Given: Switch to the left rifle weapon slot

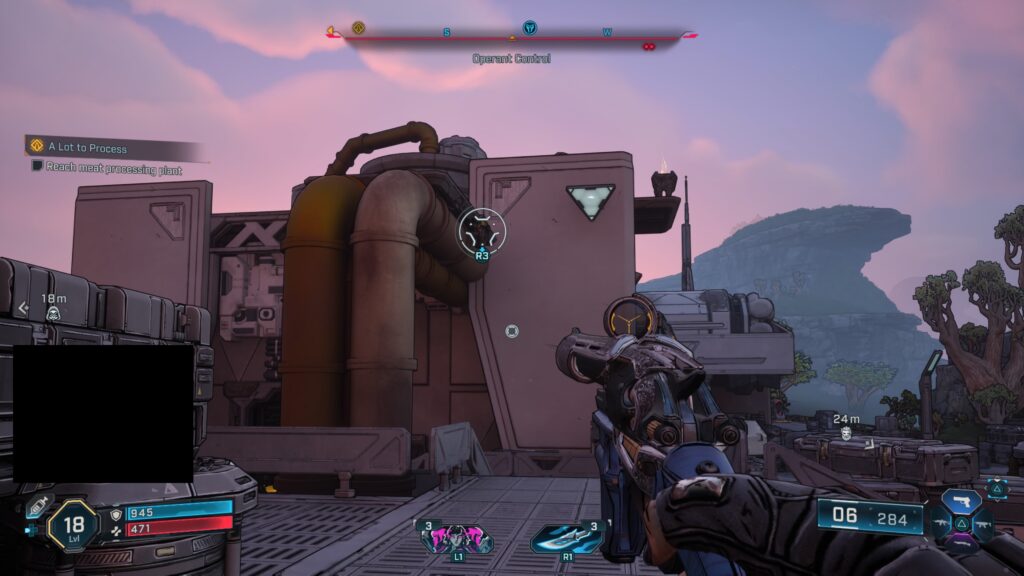Looking at the screenshot, I should point(941,522).
